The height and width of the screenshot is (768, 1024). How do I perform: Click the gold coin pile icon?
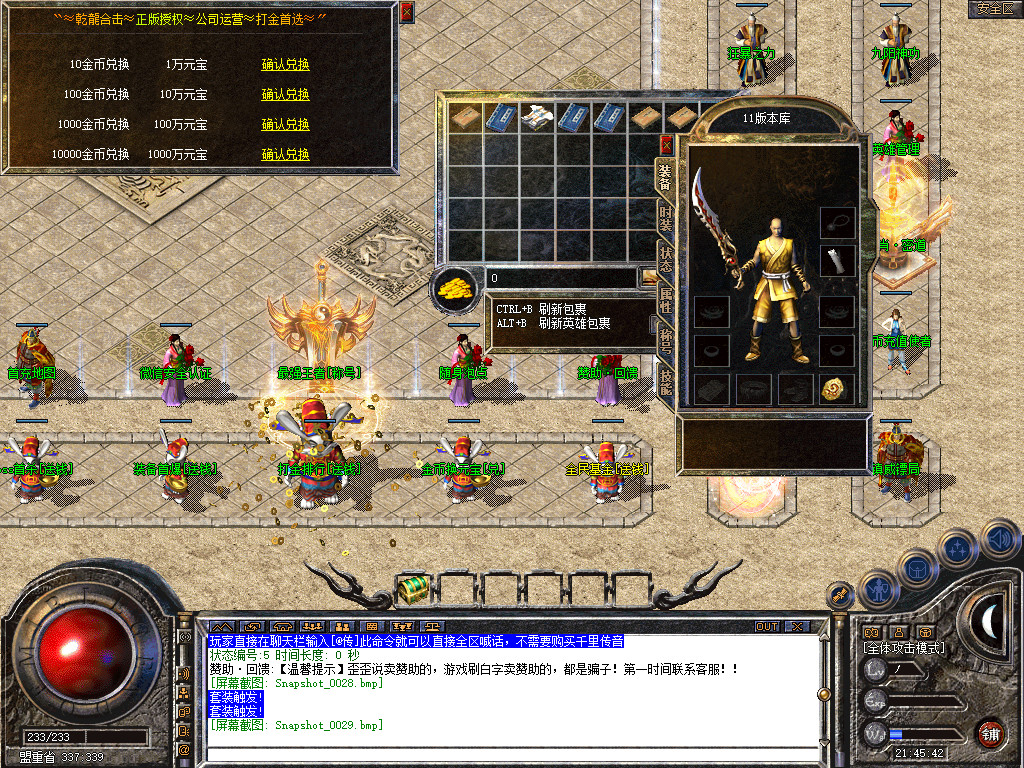click(456, 289)
